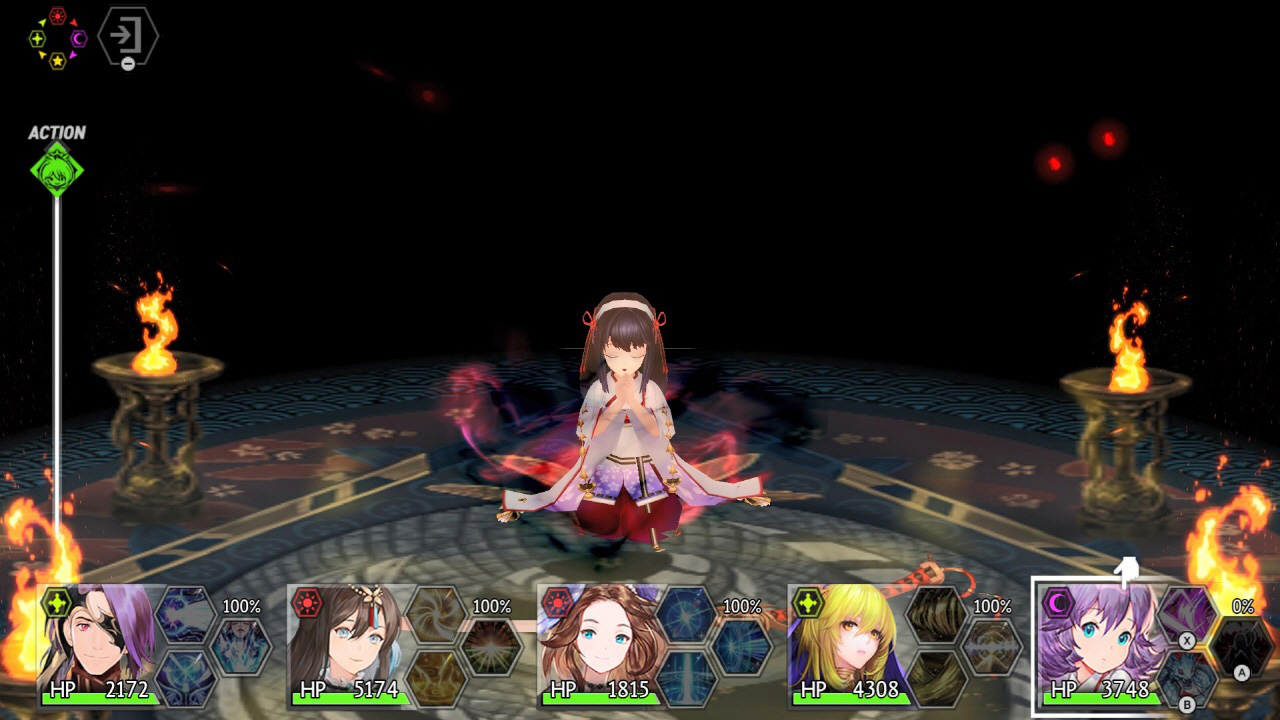
Task: Select the wolf summon skill bound to B
Action: tap(1186, 674)
